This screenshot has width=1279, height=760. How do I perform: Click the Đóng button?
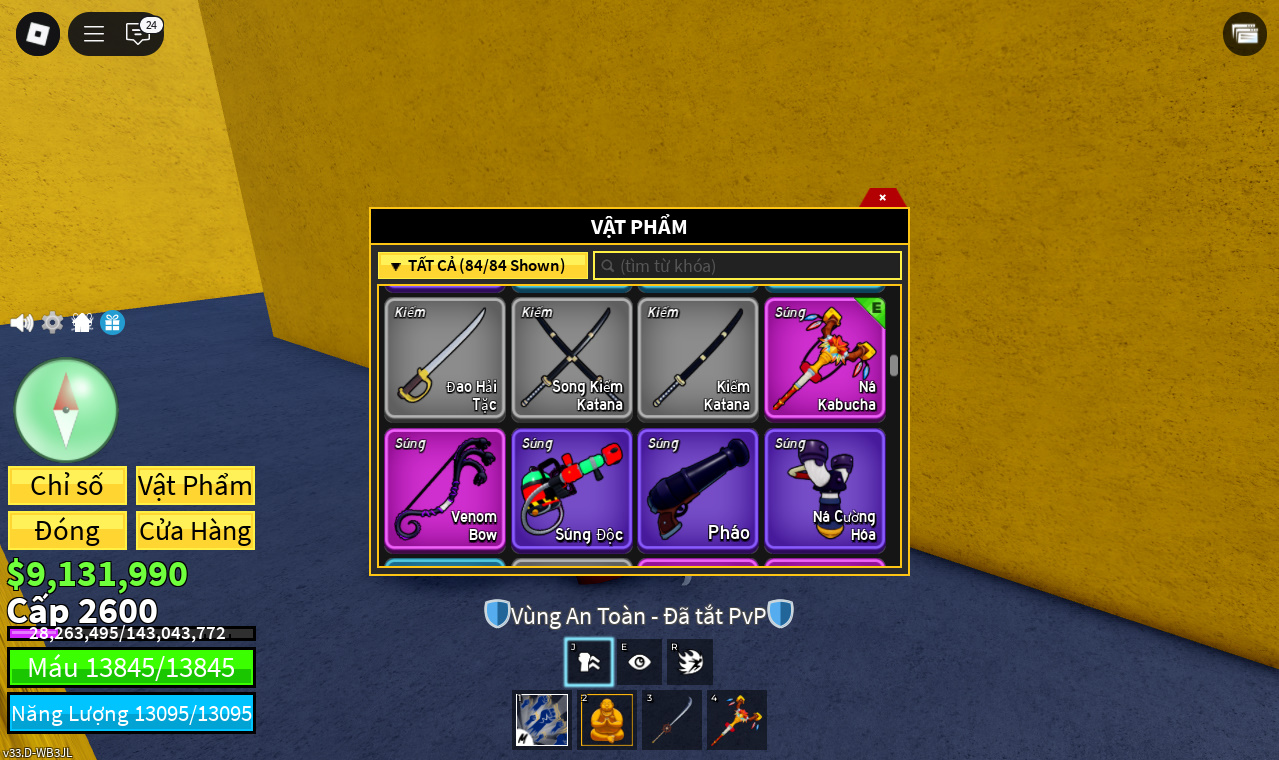[x=67, y=530]
